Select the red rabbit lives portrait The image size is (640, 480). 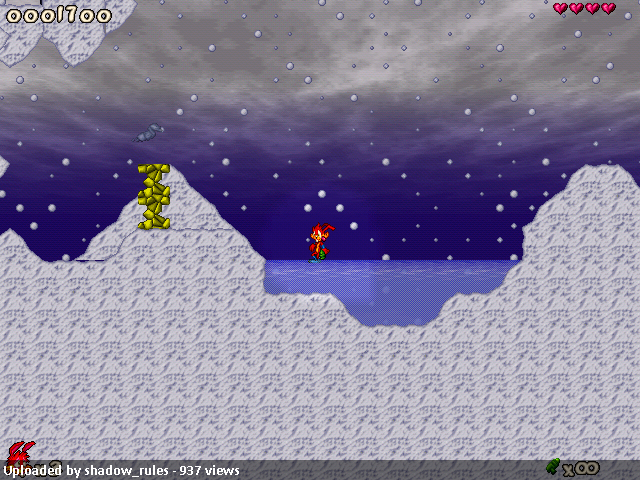pyautogui.click(x=19, y=453)
